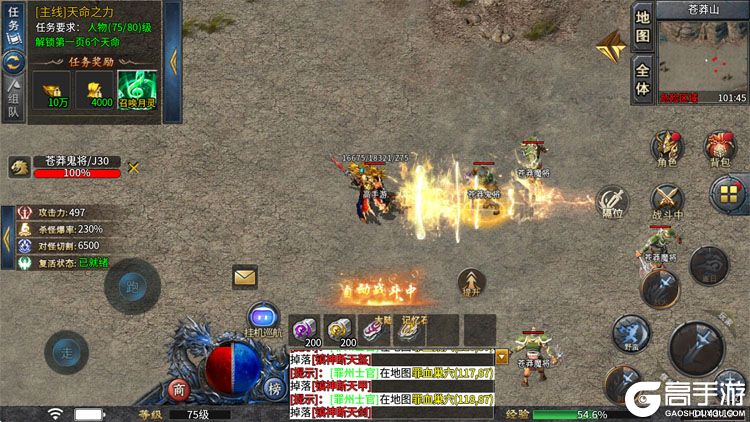Open the mail envelope icon
Viewport: 750px width, 422px height.
(x=245, y=276)
